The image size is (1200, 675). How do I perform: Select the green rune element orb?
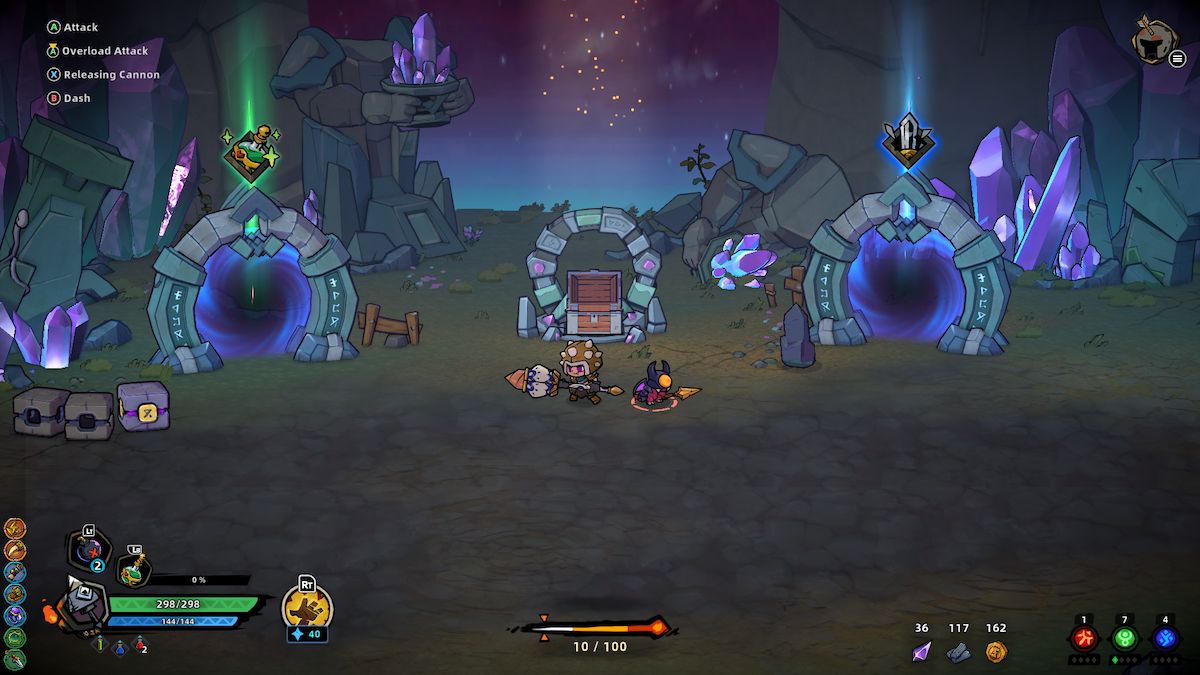pos(1125,638)
